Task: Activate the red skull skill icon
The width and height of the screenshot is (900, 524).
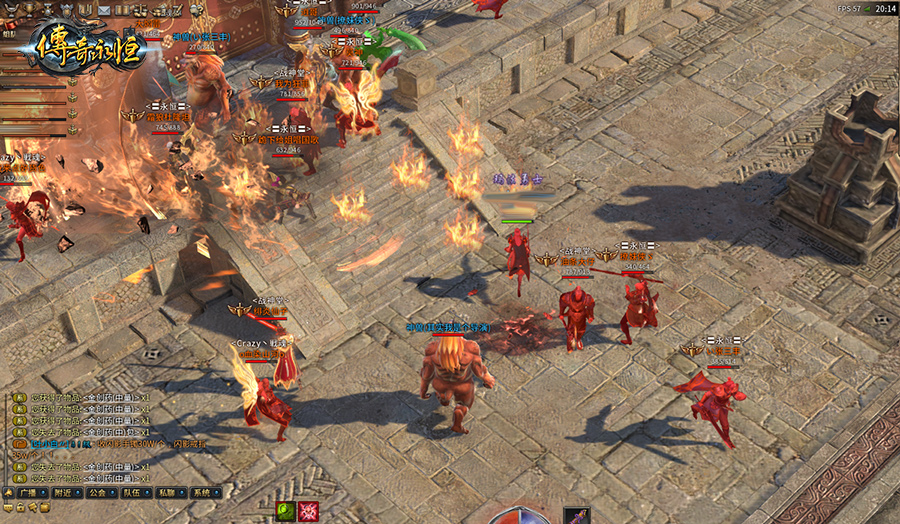Action: click(308, 511)
